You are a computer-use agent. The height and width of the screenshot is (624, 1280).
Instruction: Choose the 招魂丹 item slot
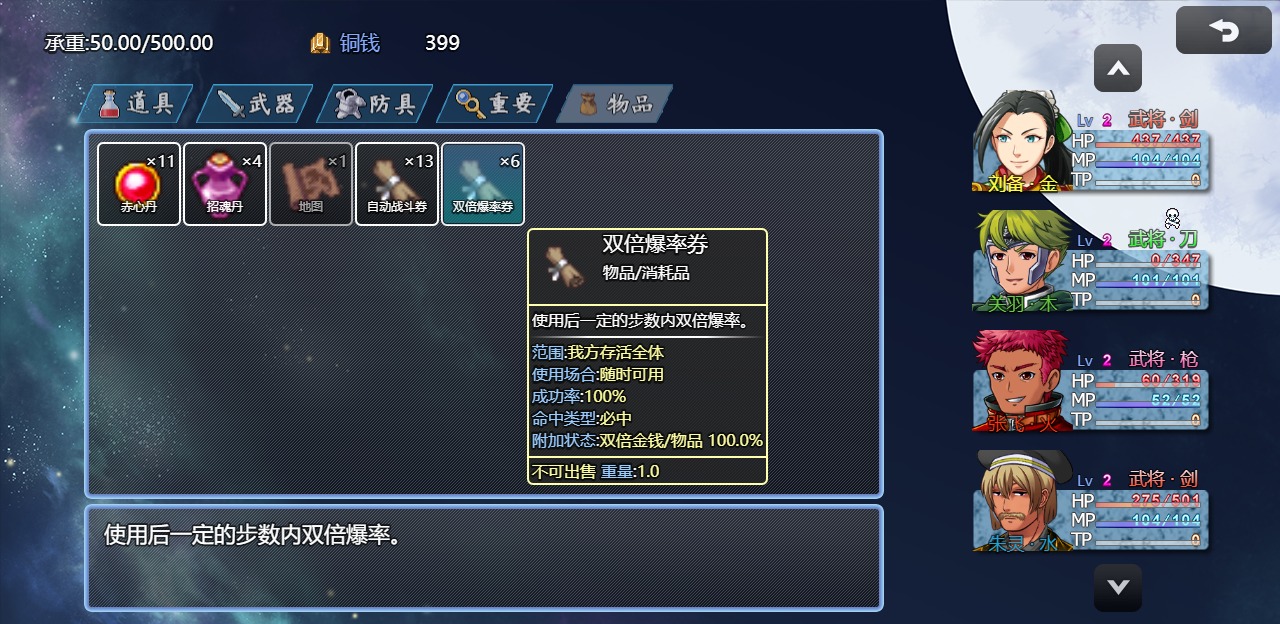point(225,184)
